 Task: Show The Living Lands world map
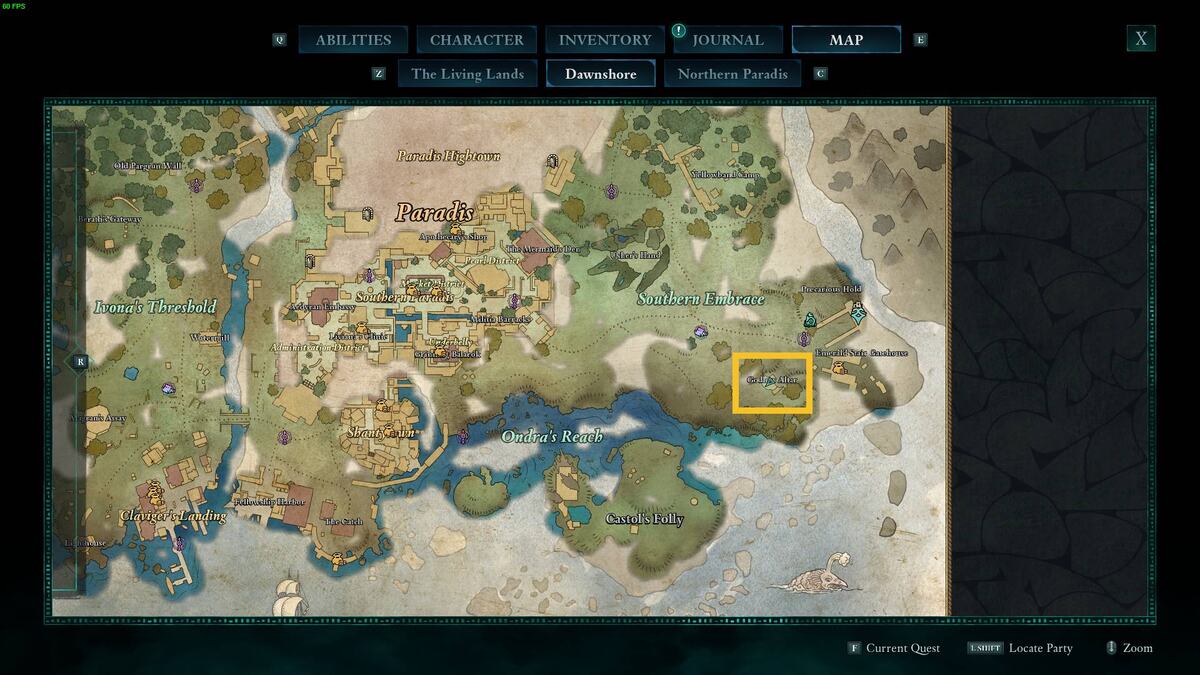pyautogui.click(x=467, y=73)
